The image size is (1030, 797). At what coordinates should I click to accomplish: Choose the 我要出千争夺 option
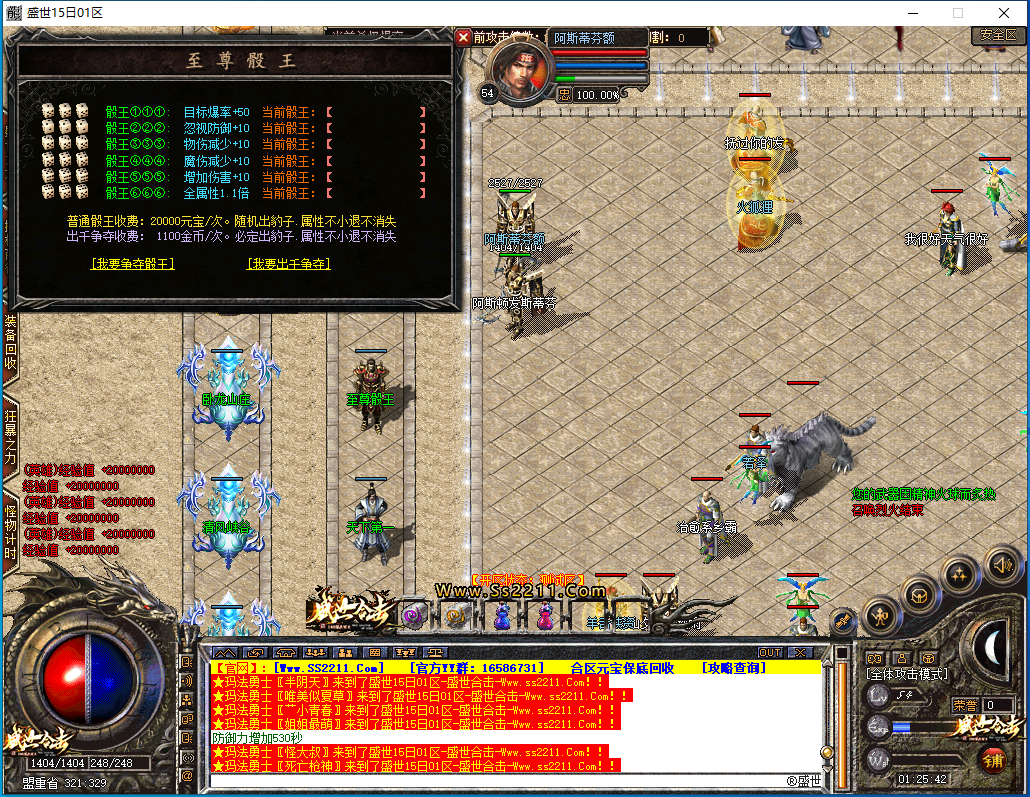click(289, 264)
